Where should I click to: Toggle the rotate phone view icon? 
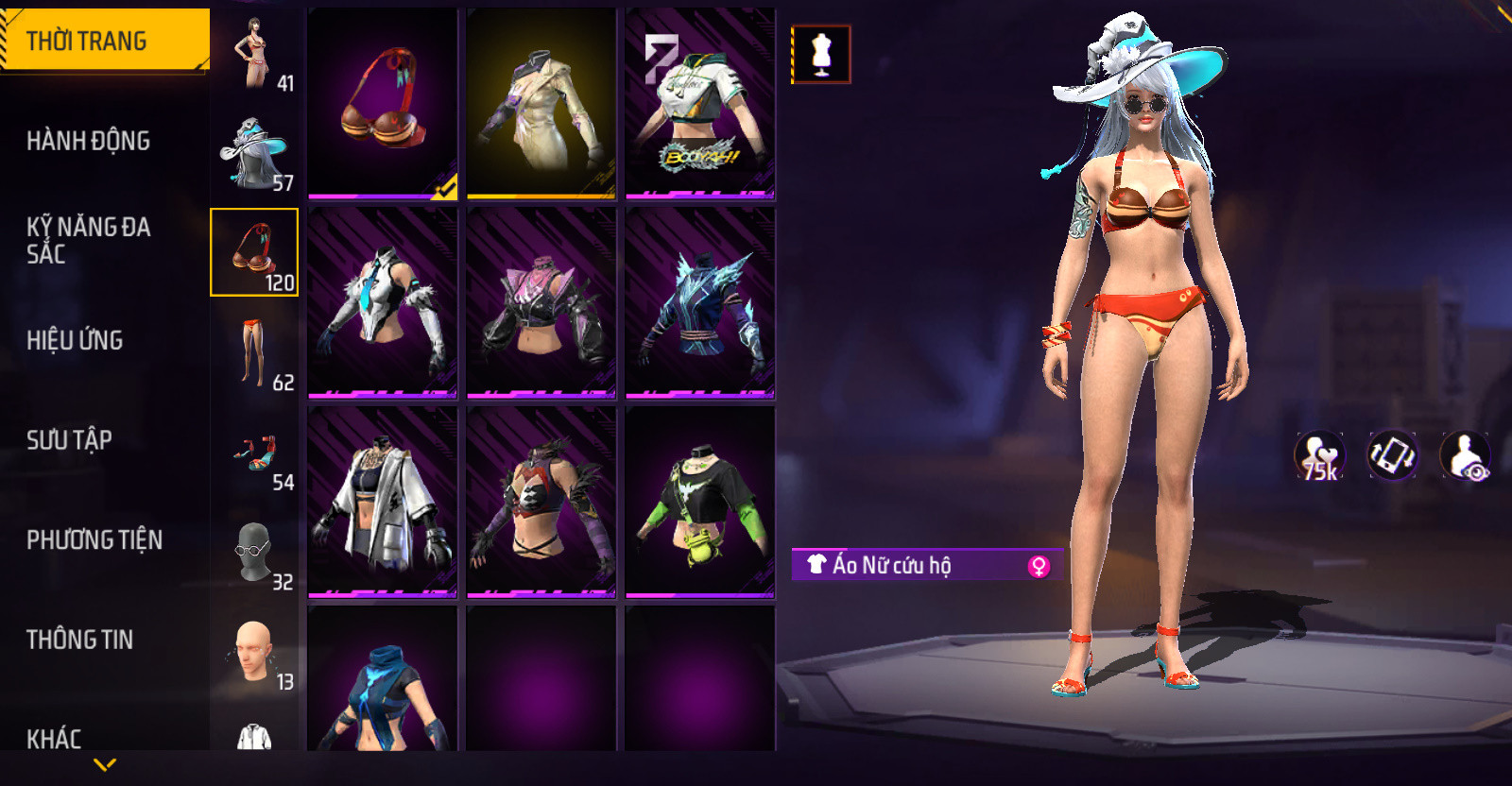pyautogui.click(x=1392, y=455)
